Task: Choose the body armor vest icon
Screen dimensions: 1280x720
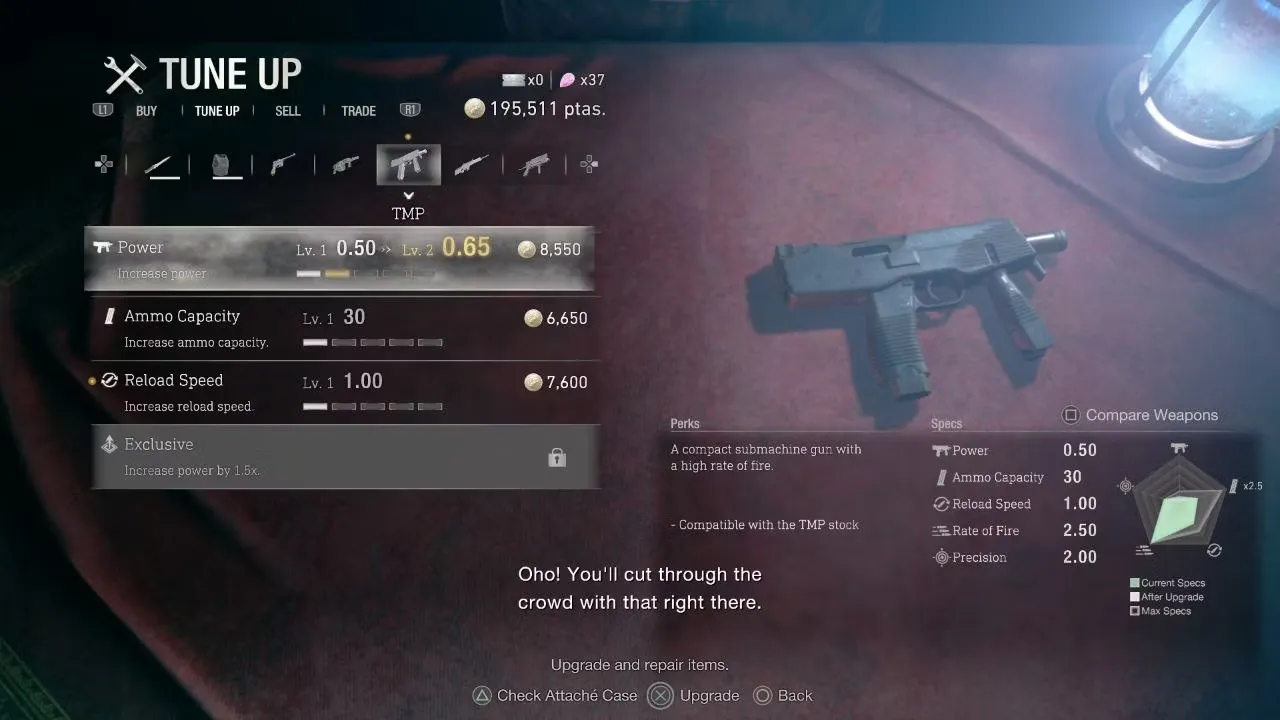Action: (x=227, y=165)
